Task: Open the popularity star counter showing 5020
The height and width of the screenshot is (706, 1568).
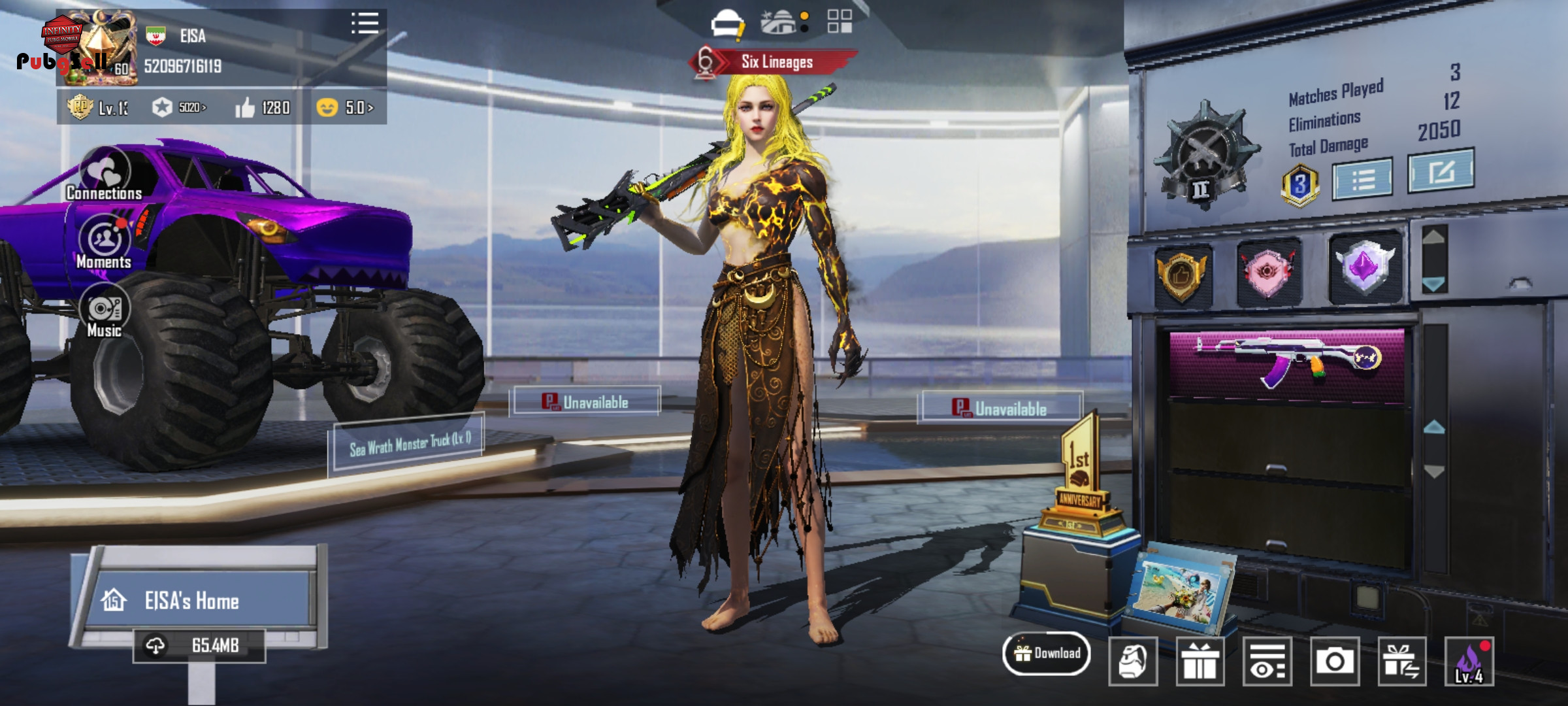Action: point(179,108)
